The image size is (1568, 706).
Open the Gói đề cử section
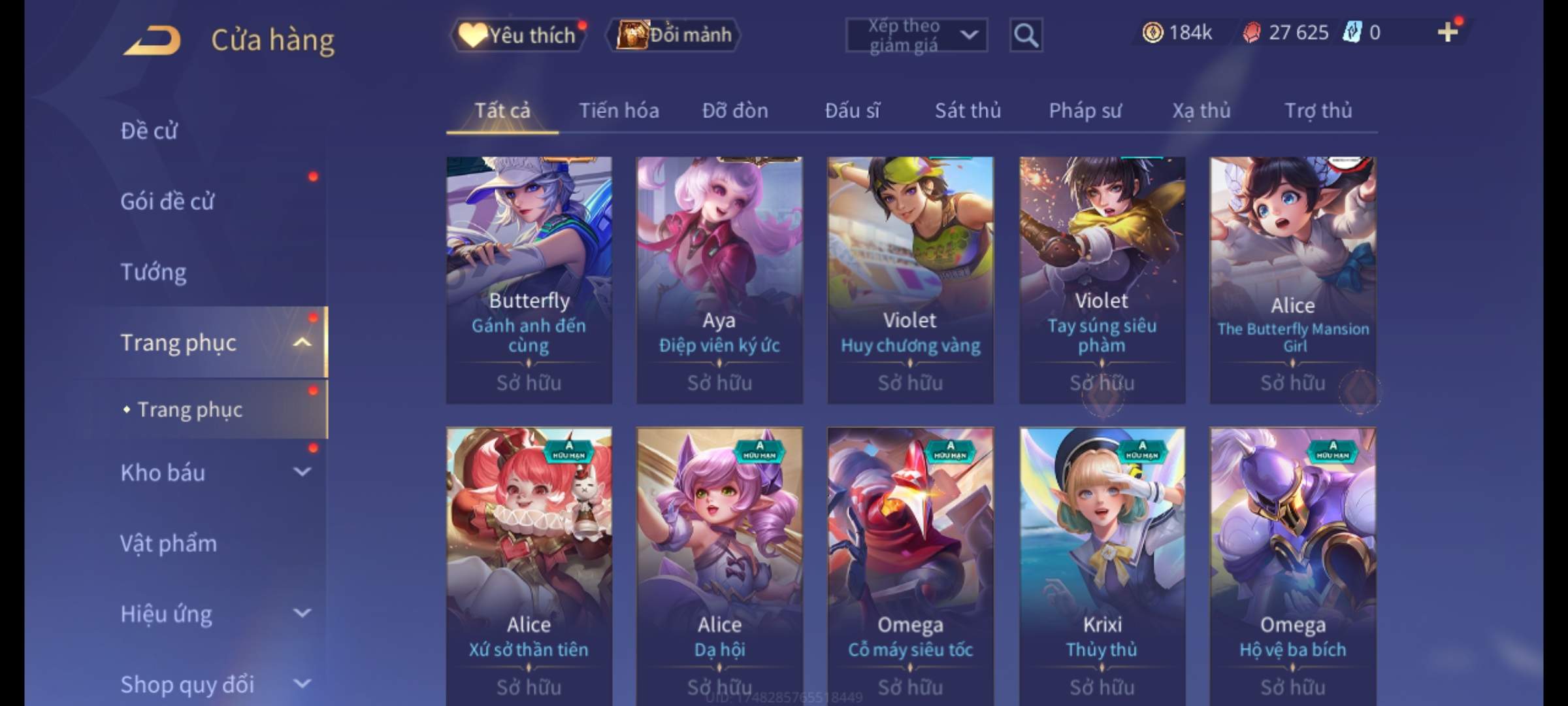(x=167, y=201)
